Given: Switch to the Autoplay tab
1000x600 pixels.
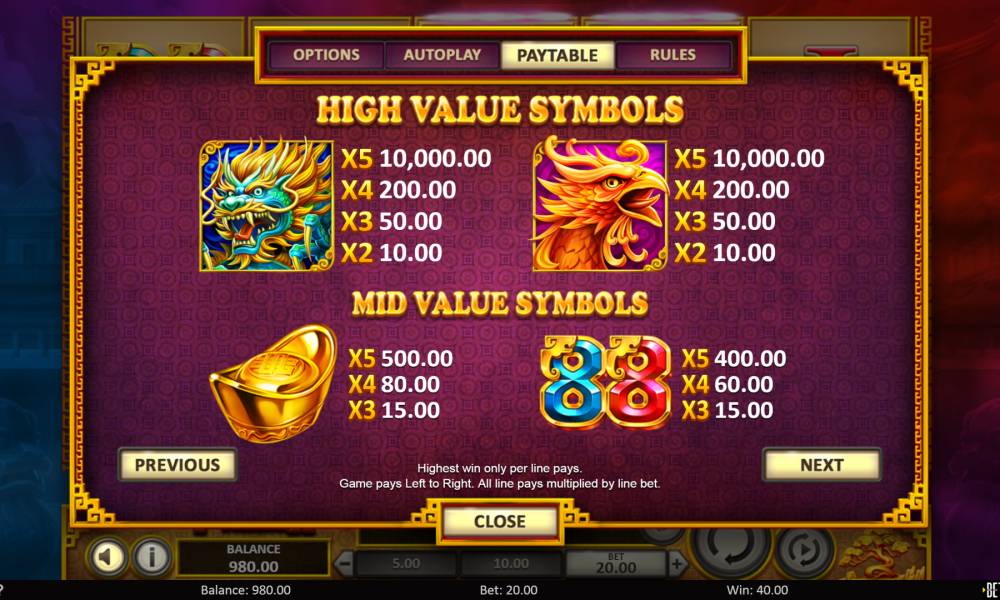Looking at the screenshot, I should pos(442,55).
